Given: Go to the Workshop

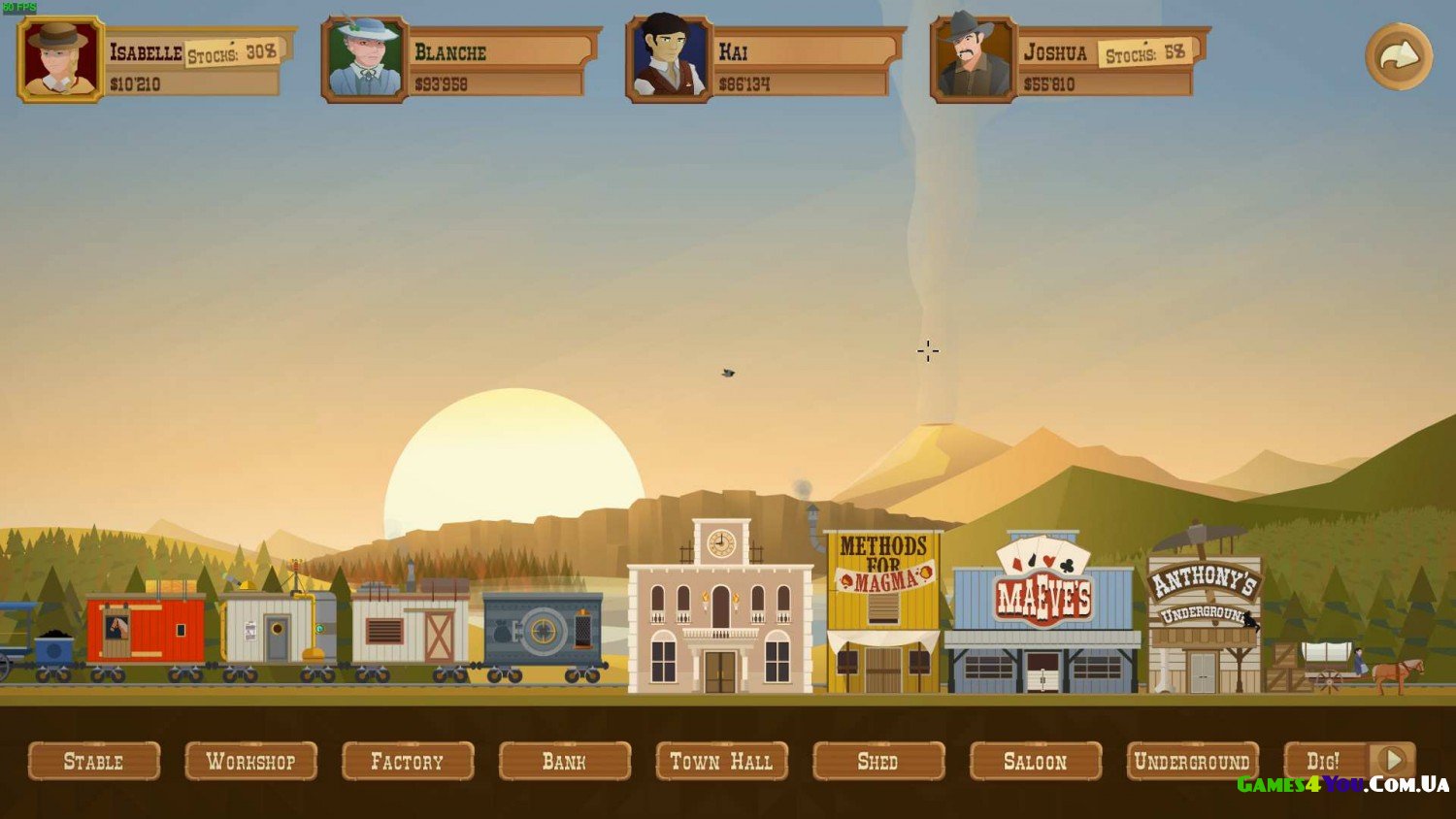Looking at the screenshot, I should pos(250,762).
